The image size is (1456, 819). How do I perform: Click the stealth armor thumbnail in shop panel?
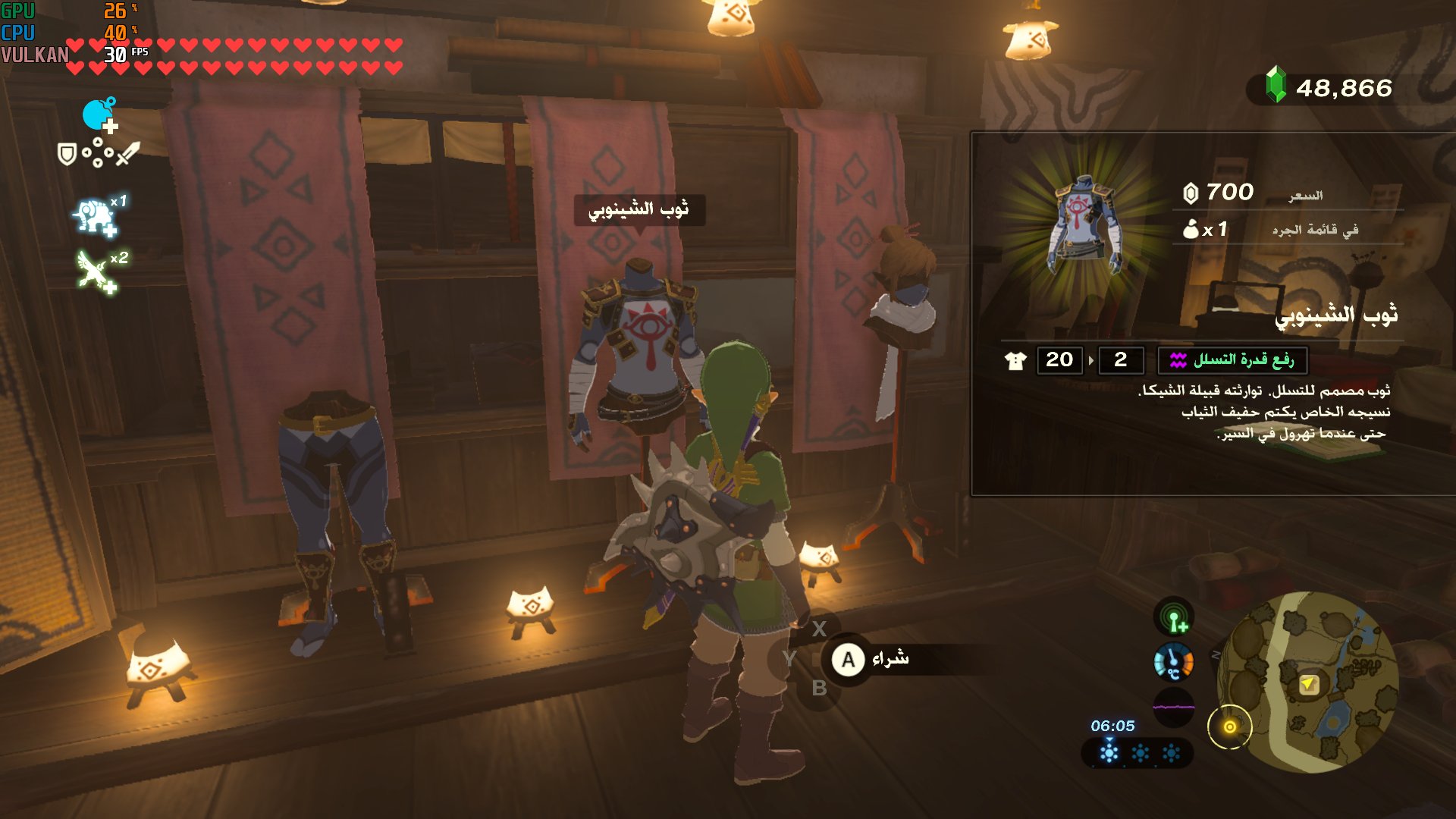pos(1084,225)
